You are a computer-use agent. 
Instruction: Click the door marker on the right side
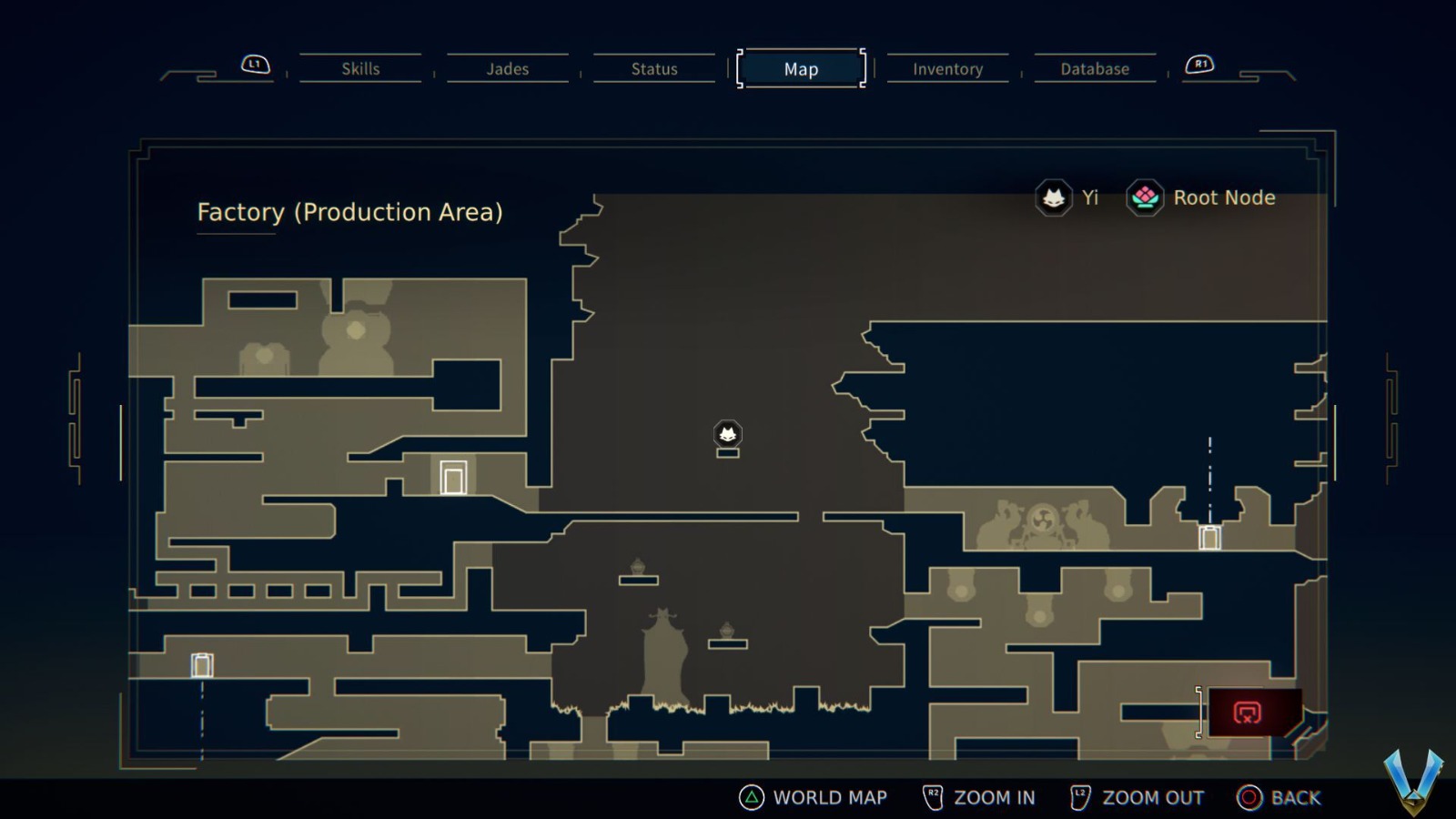1210,540
